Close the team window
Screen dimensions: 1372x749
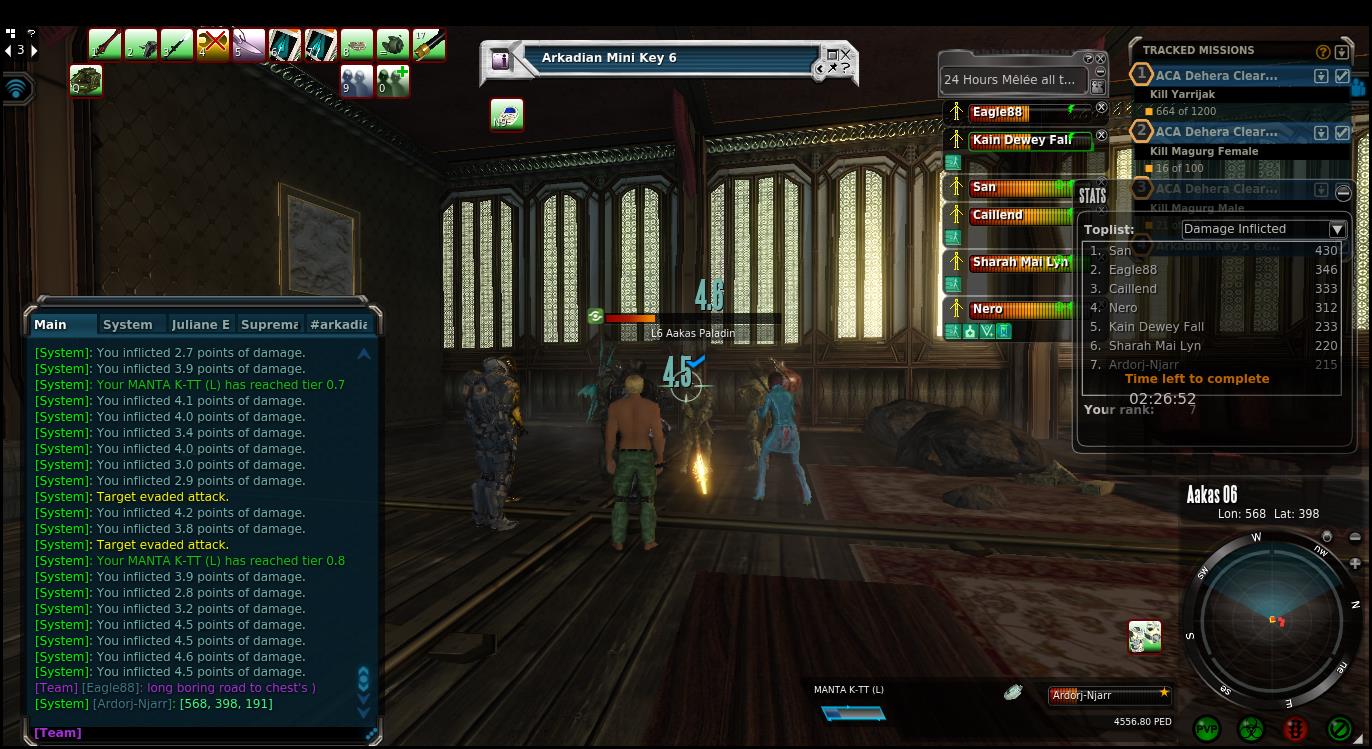[x=1101, y=58]
